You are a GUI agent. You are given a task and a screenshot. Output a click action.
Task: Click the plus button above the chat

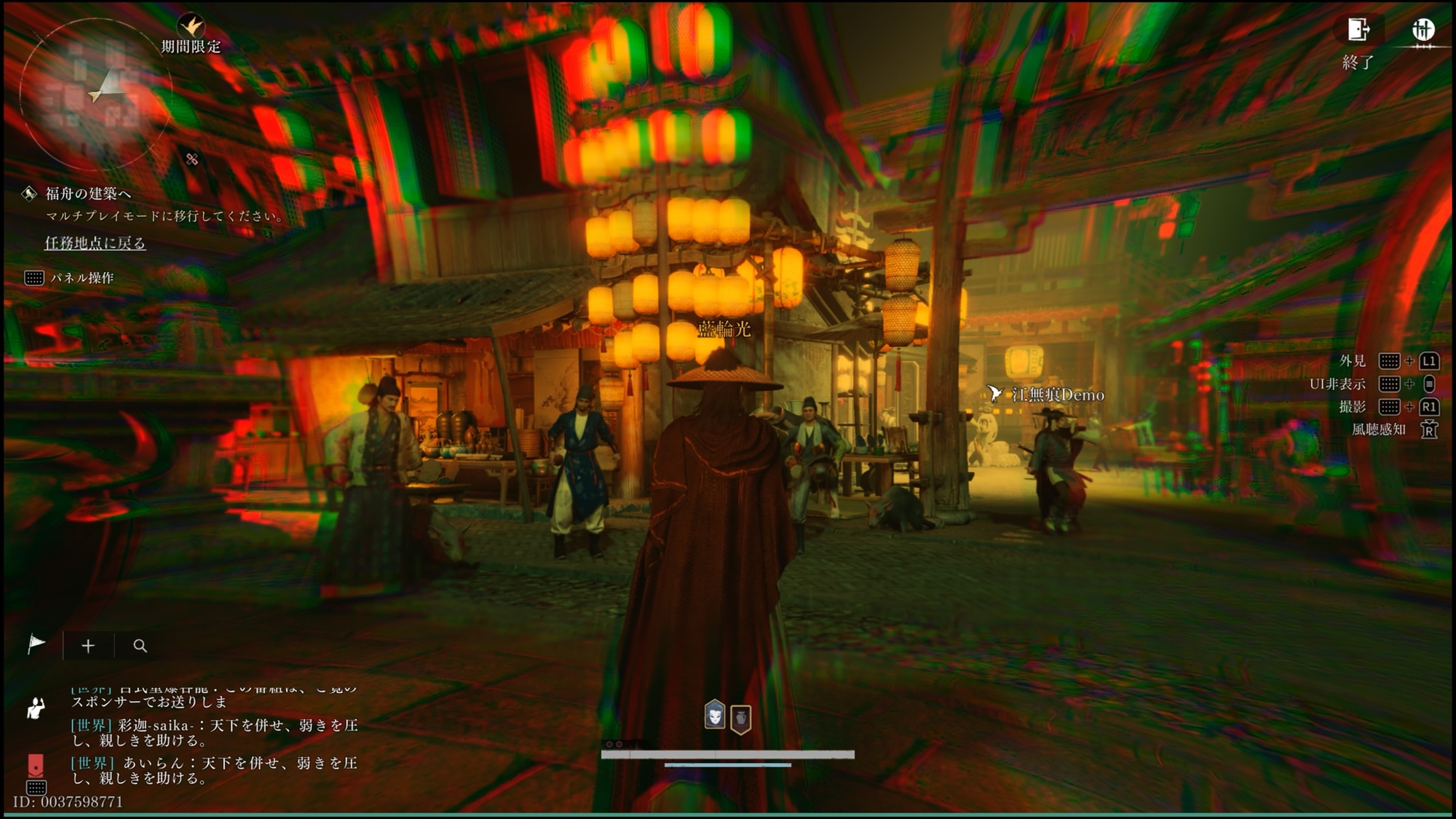pos(88,646)
